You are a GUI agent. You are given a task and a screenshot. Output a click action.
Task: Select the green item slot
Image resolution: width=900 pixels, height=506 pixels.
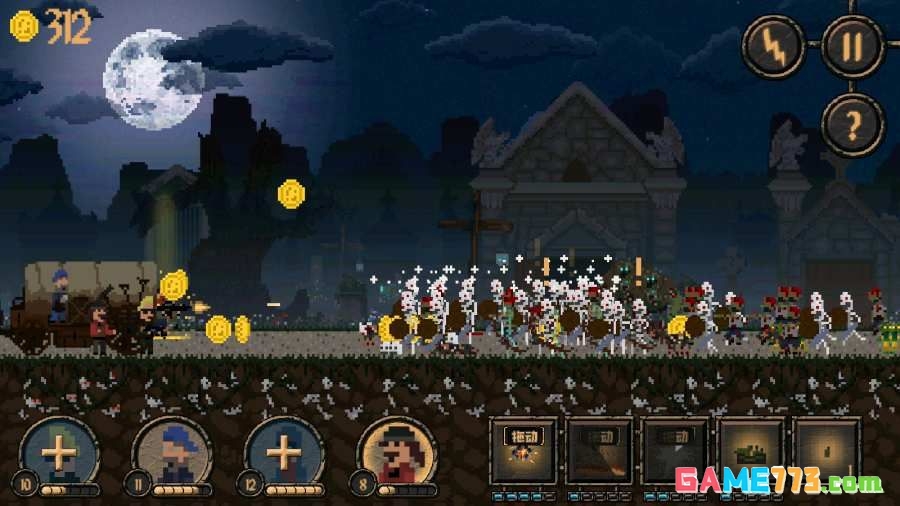click(x=750, y=450)
